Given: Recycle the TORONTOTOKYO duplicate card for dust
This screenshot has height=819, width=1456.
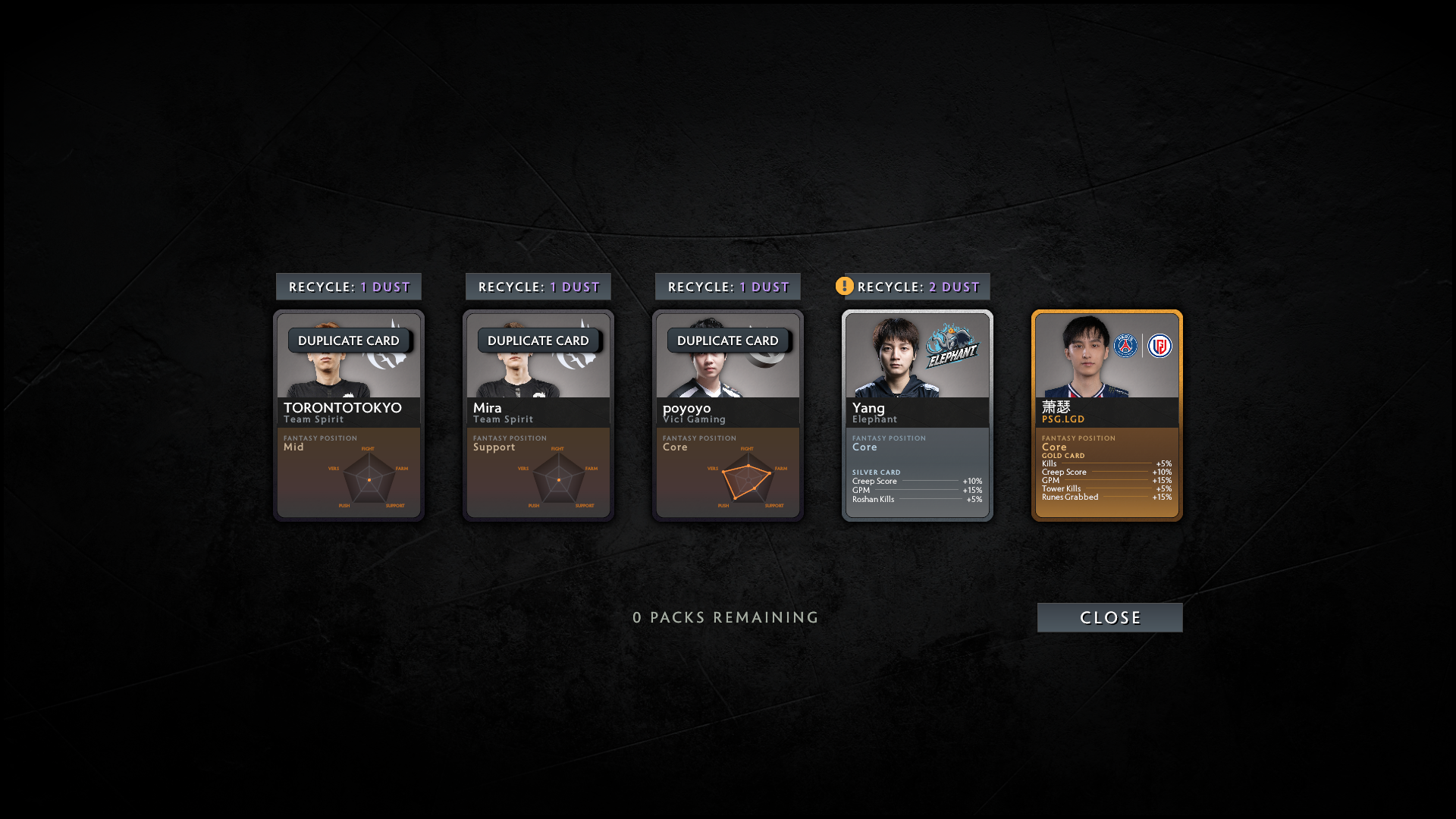Looking at the screenshot, I should [x=349, y=287].
